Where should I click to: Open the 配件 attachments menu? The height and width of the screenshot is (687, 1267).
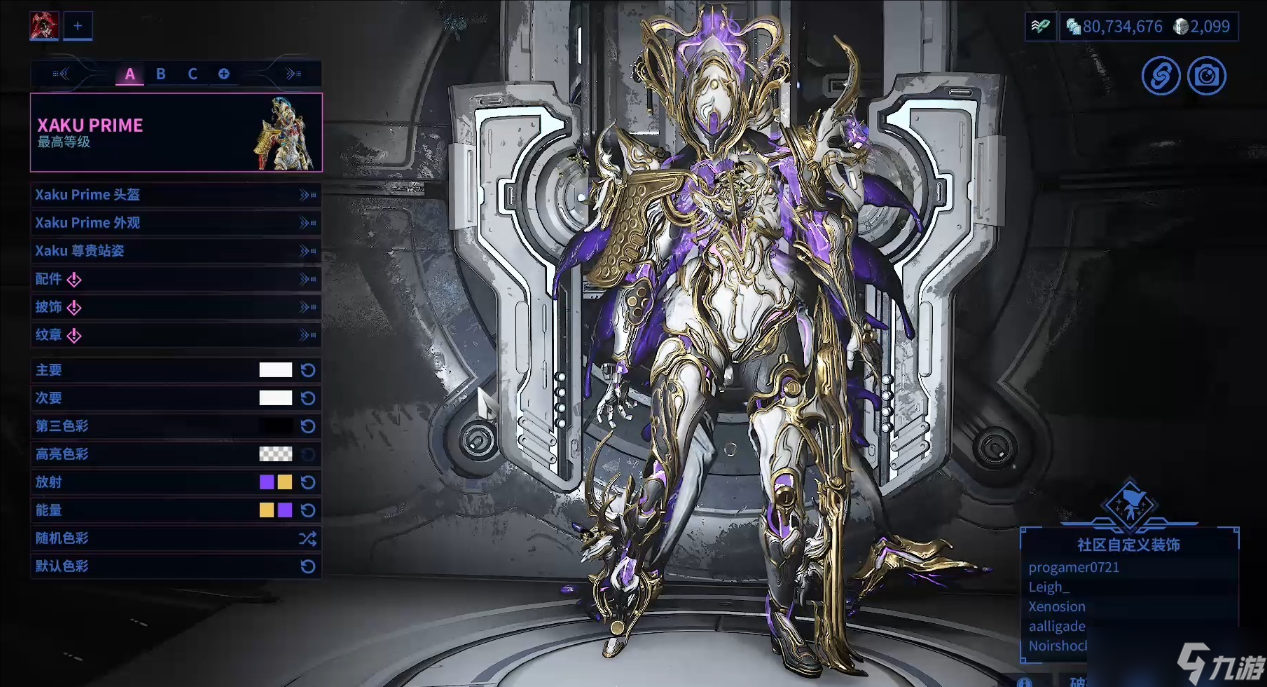pos(175,279)
